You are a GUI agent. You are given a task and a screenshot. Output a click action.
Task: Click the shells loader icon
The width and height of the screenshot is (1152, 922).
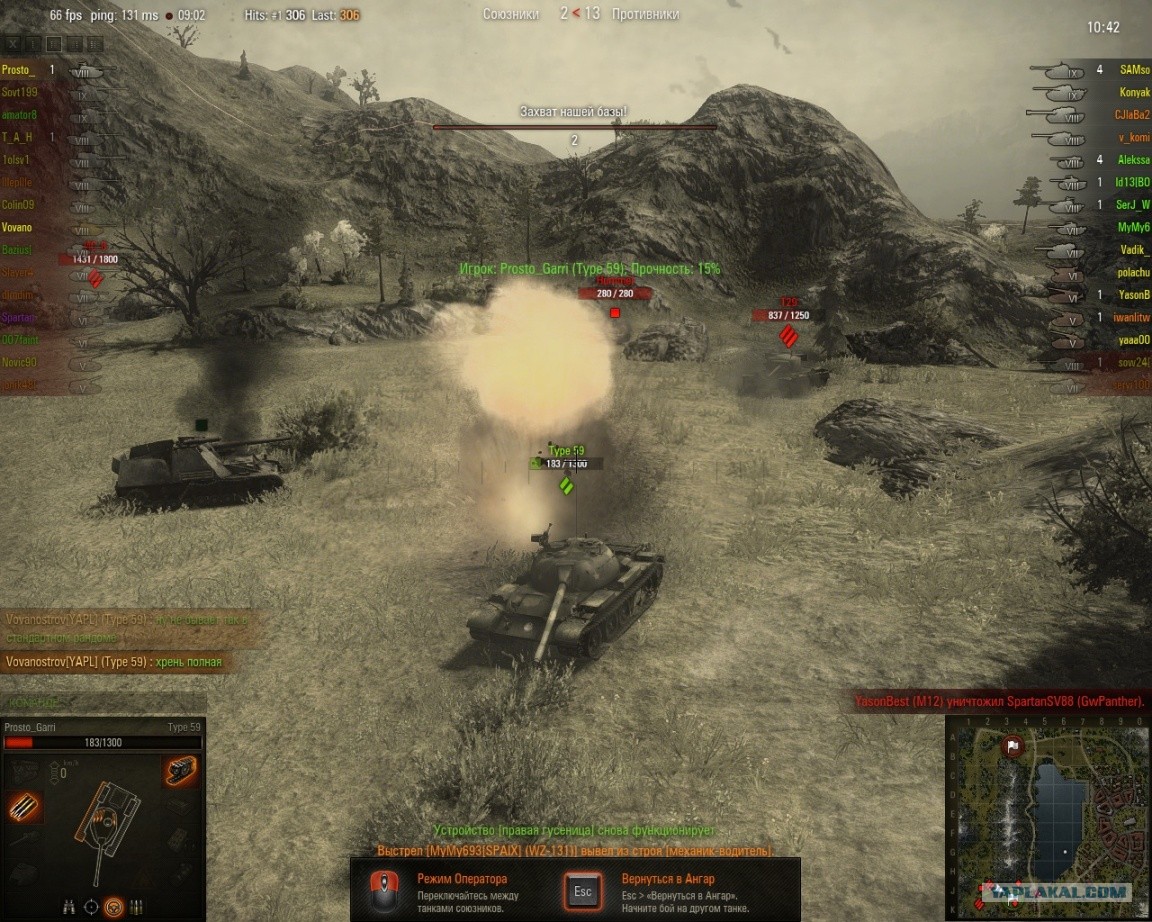pyautogui.click(x=136, y=907)
